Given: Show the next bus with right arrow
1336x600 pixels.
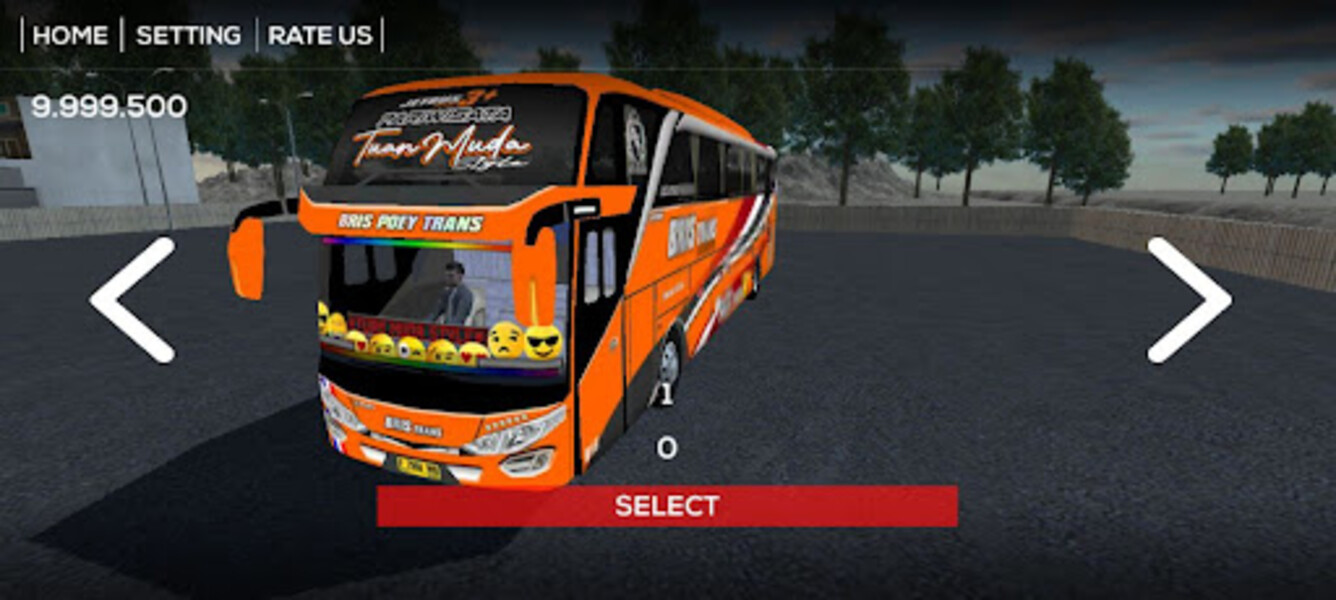Looking at the screenshot, I should [1188, 300].
